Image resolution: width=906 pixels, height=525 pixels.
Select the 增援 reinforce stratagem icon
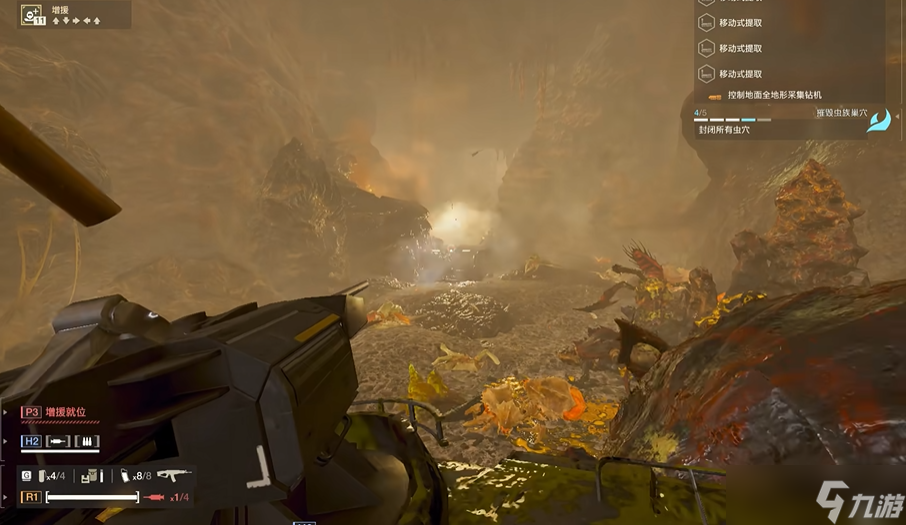click(30, 14)
